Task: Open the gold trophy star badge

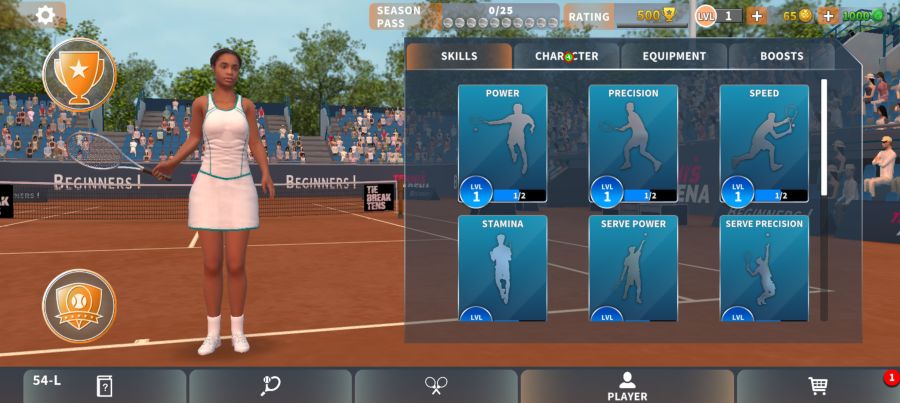Action: click(79, 73)
